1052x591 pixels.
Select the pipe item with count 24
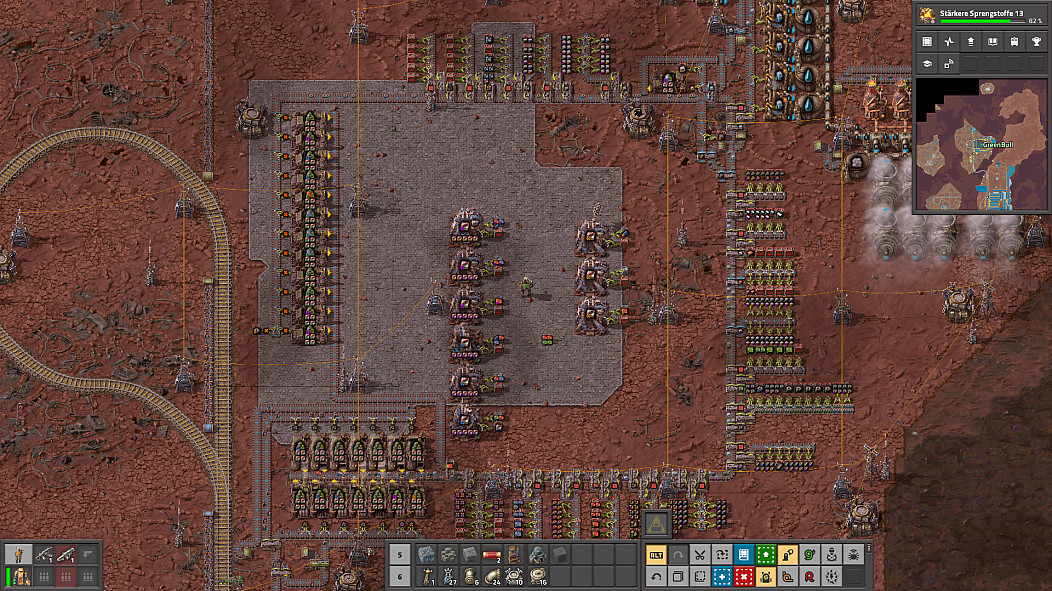click(492, 577)
